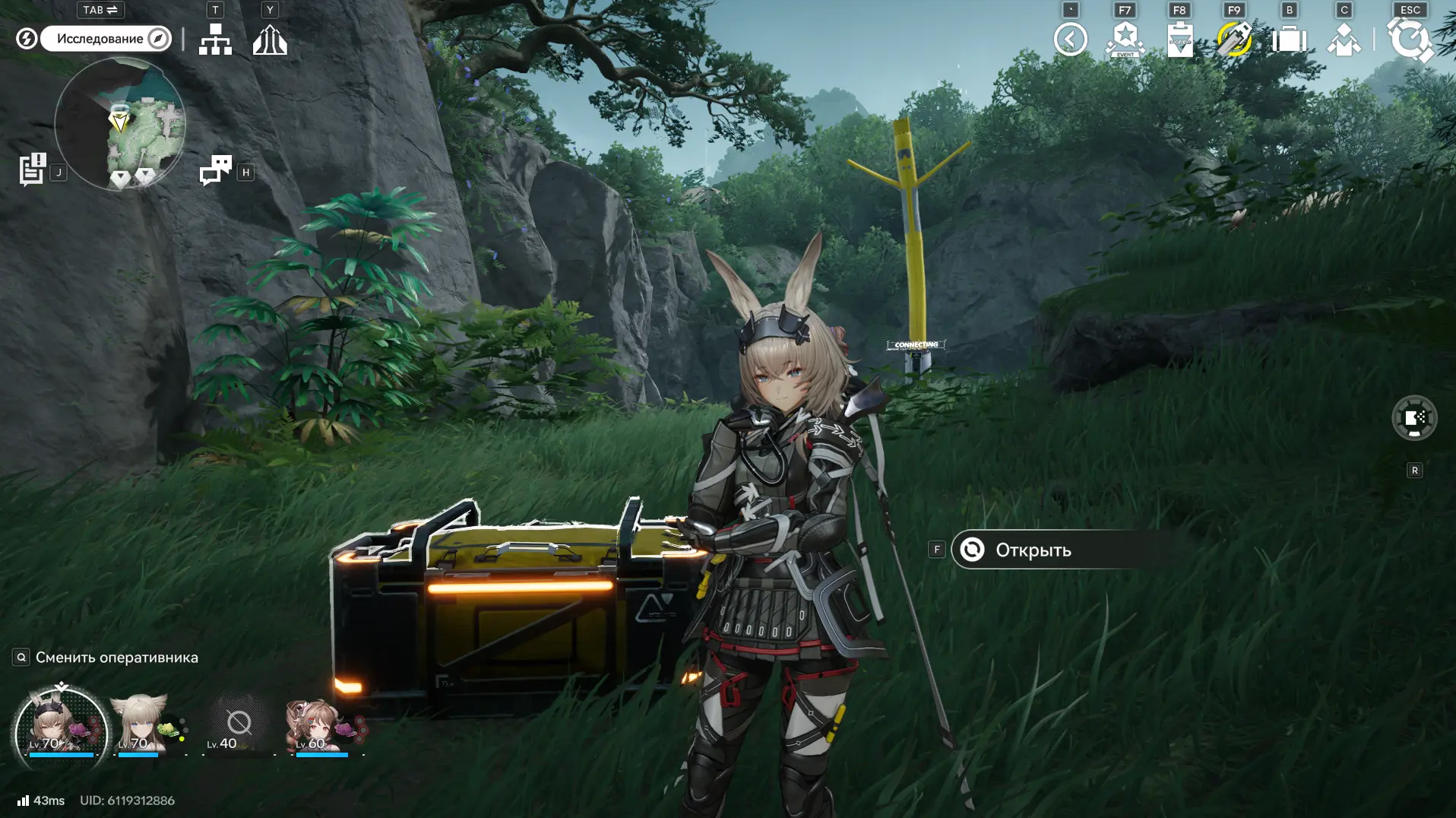The image size is (1456, 818).
Task: Open the hierarchy tree icon menu
Action: [x=215, y=39]
